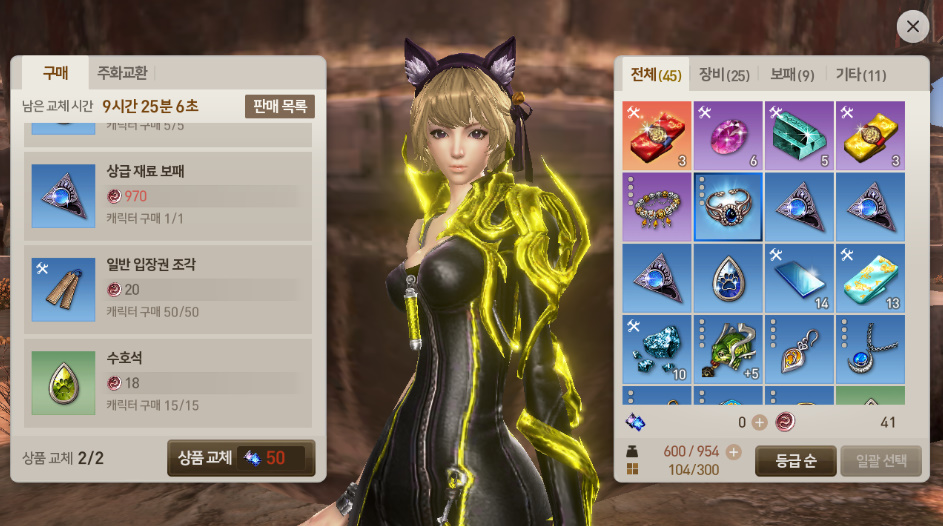
Task: Click the green frog charm item
Action: click(x=728, y=349)
